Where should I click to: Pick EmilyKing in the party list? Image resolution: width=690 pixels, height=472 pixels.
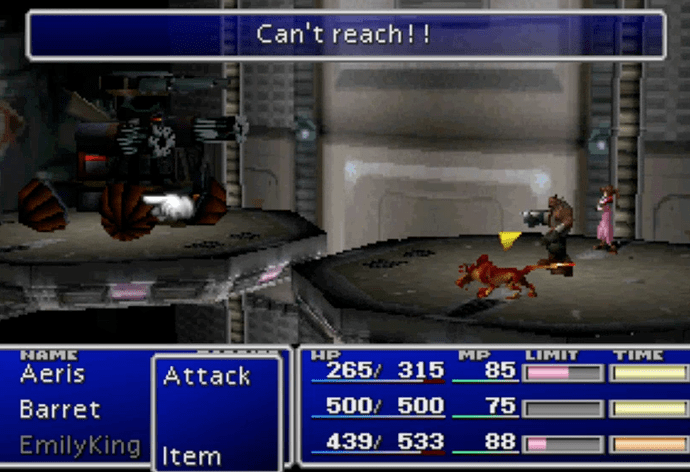pos(79,445)
